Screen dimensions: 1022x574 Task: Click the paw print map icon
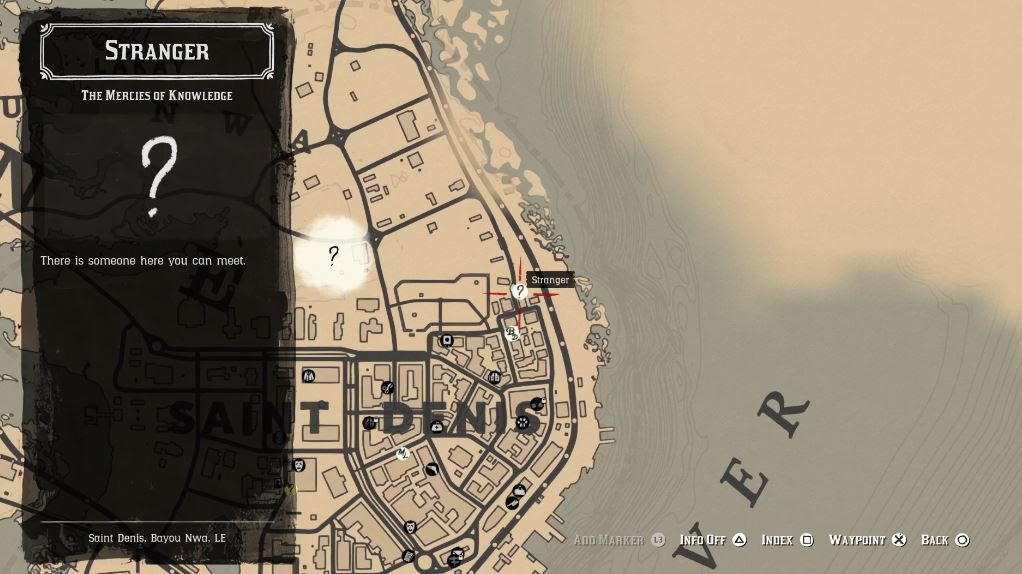point(522,423)
